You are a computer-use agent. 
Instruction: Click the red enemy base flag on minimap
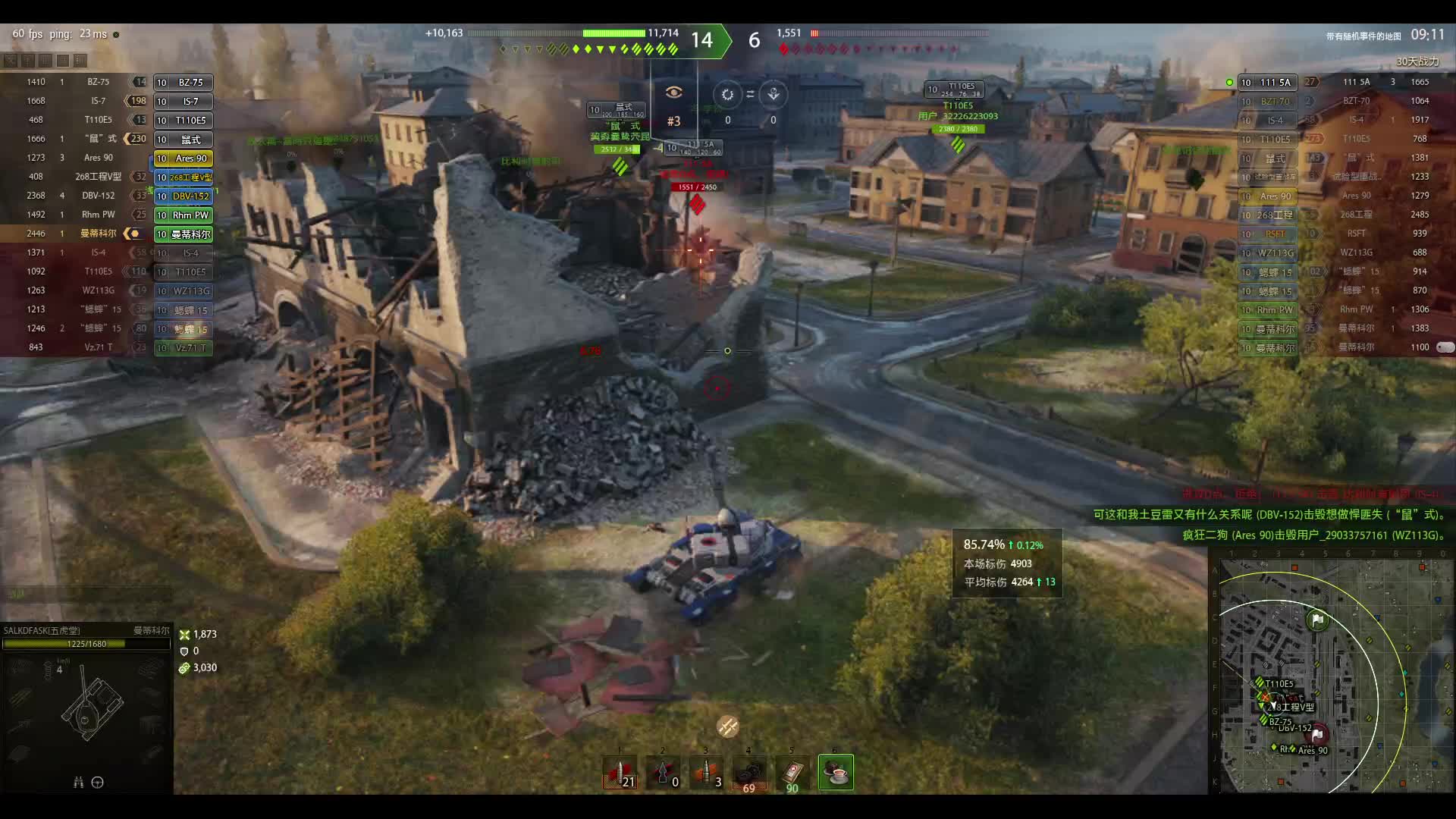pos(1317,733)
